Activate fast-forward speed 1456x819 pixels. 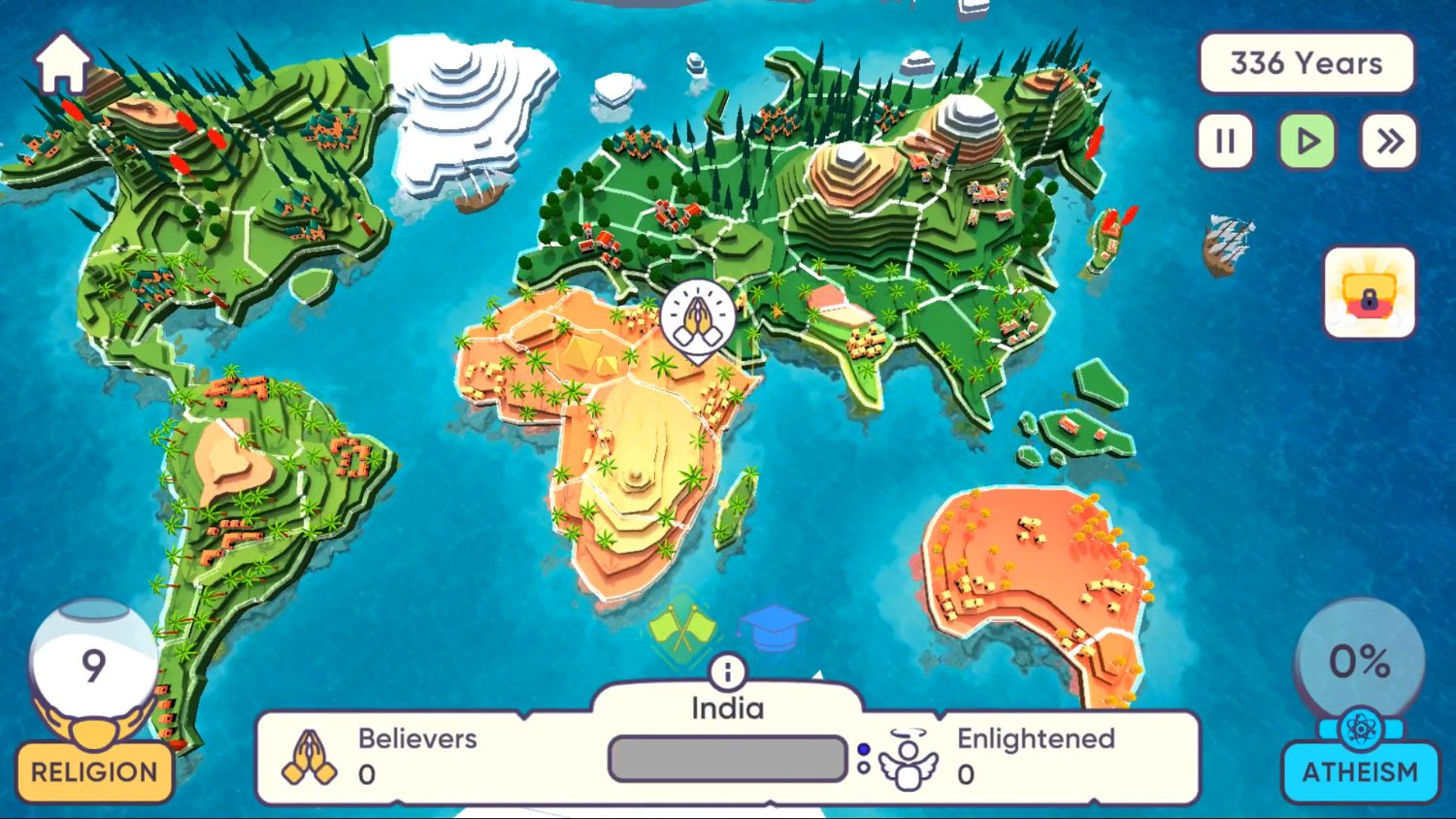coord(1388,141)
